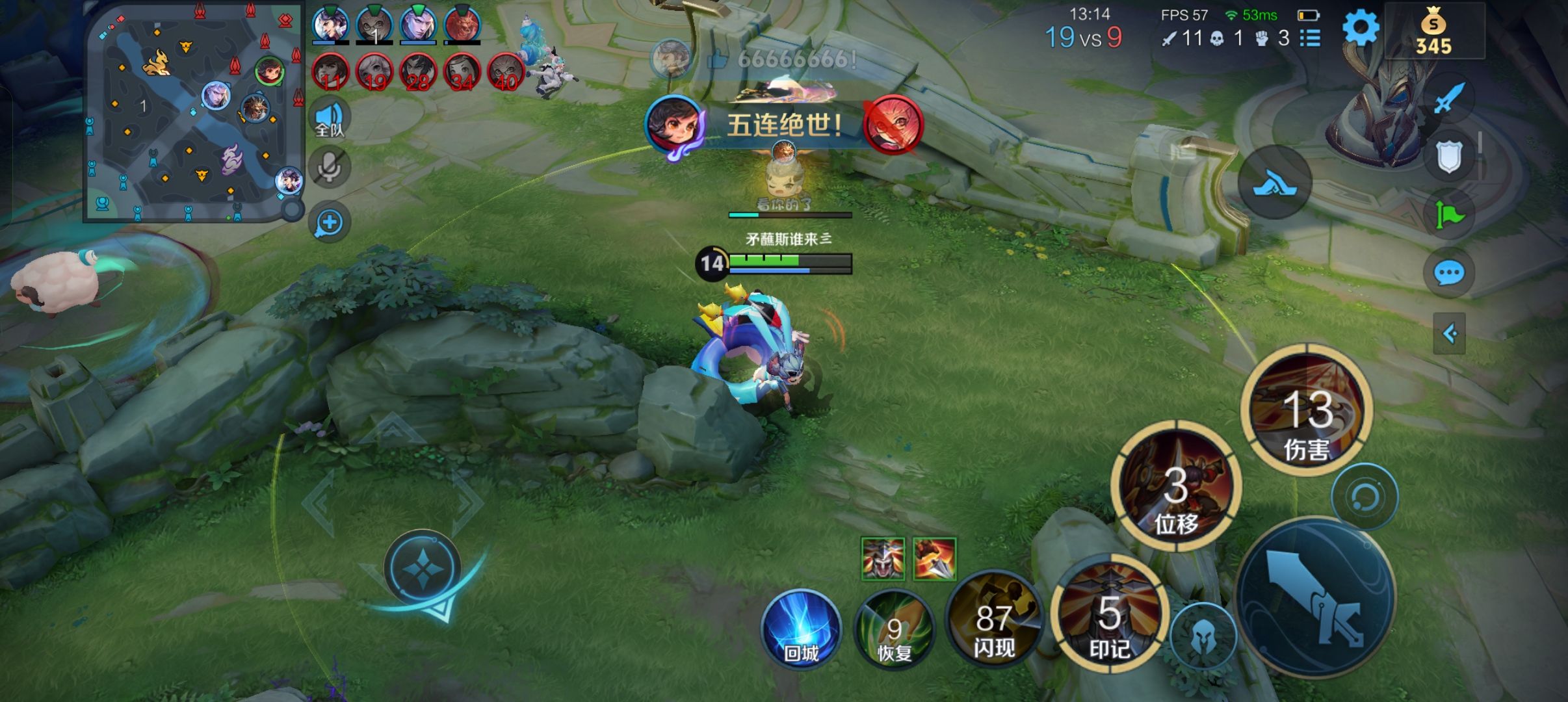Activate the 回城 recall button
Image resolution: width=1568 pixels, height=702 pixels.
801,629
